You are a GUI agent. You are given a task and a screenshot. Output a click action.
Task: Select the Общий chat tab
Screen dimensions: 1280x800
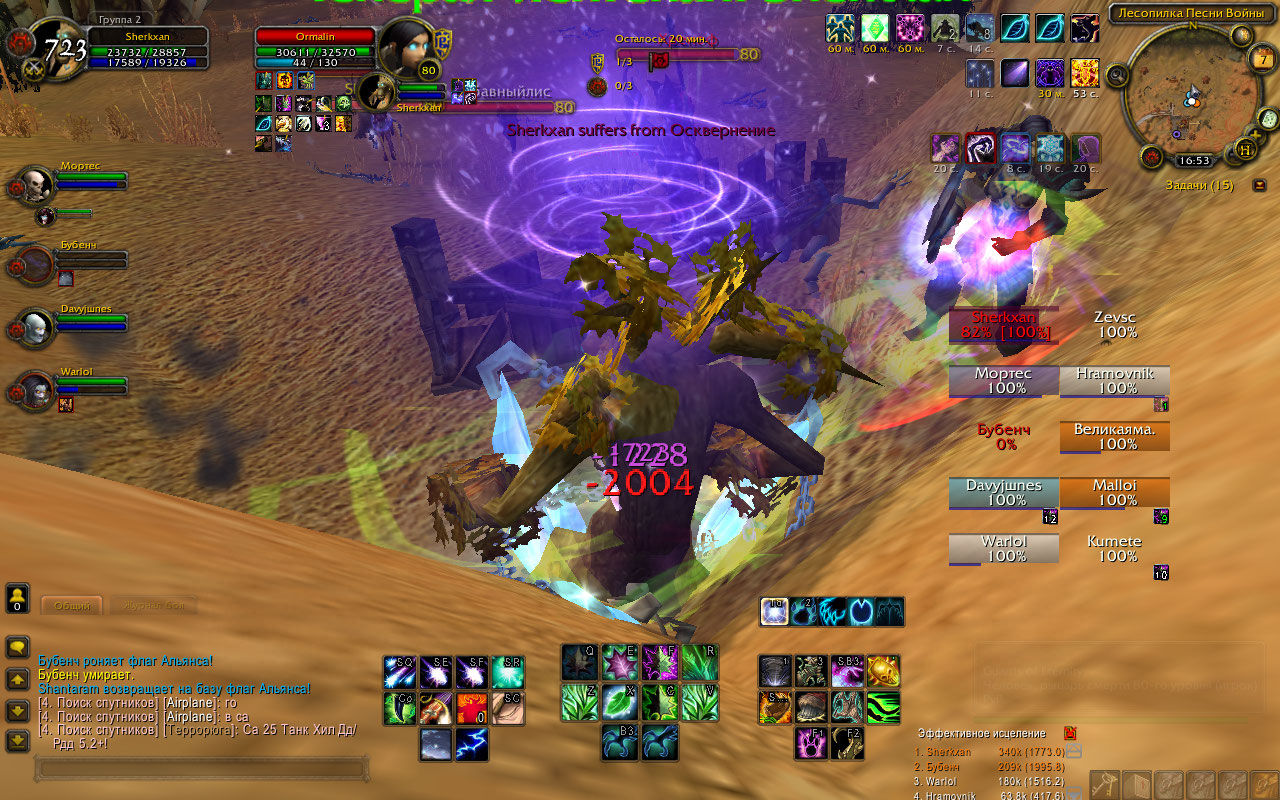coord(71,606)
